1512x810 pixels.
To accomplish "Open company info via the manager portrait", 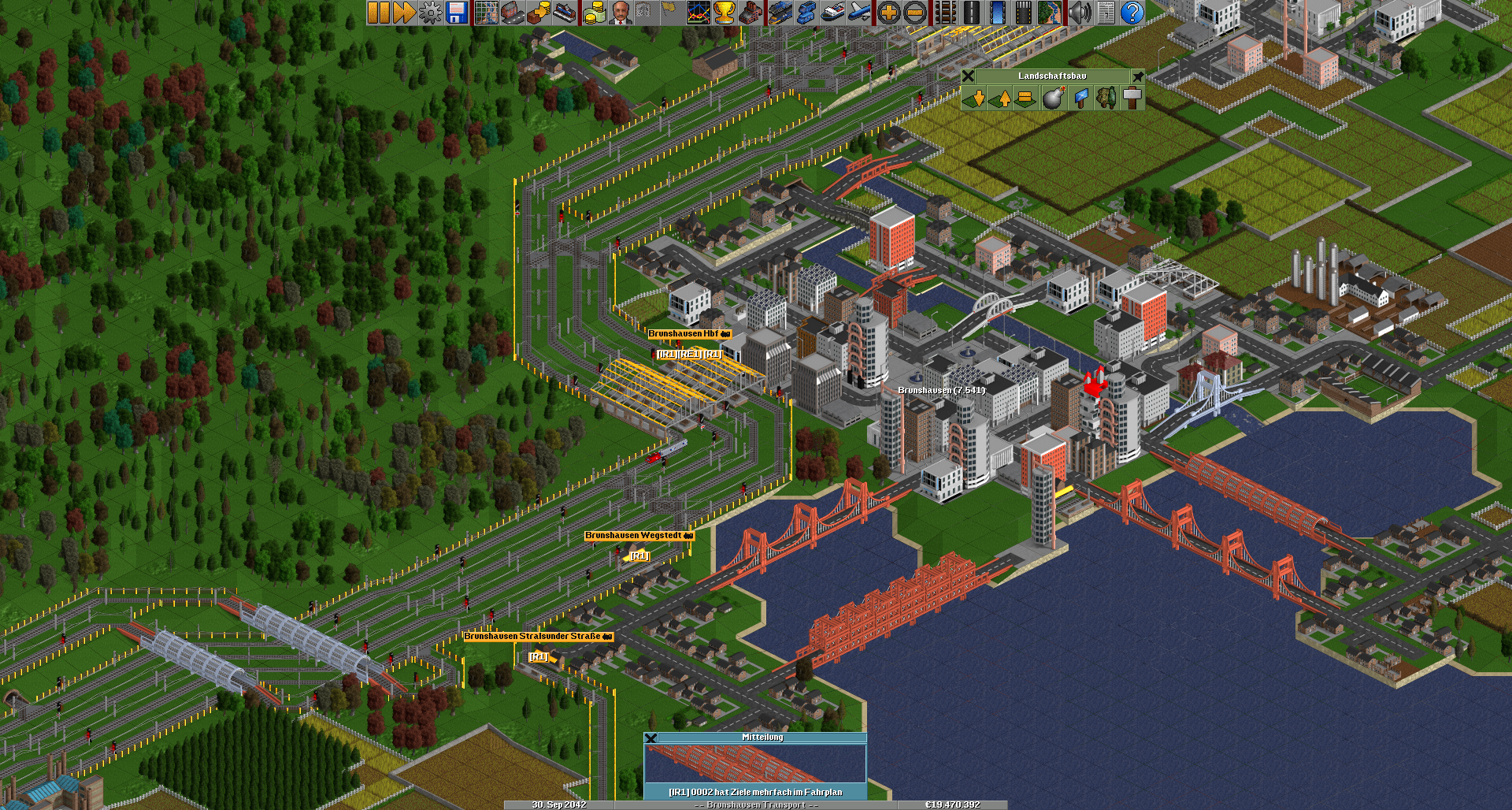I will (x=621, y=13).
